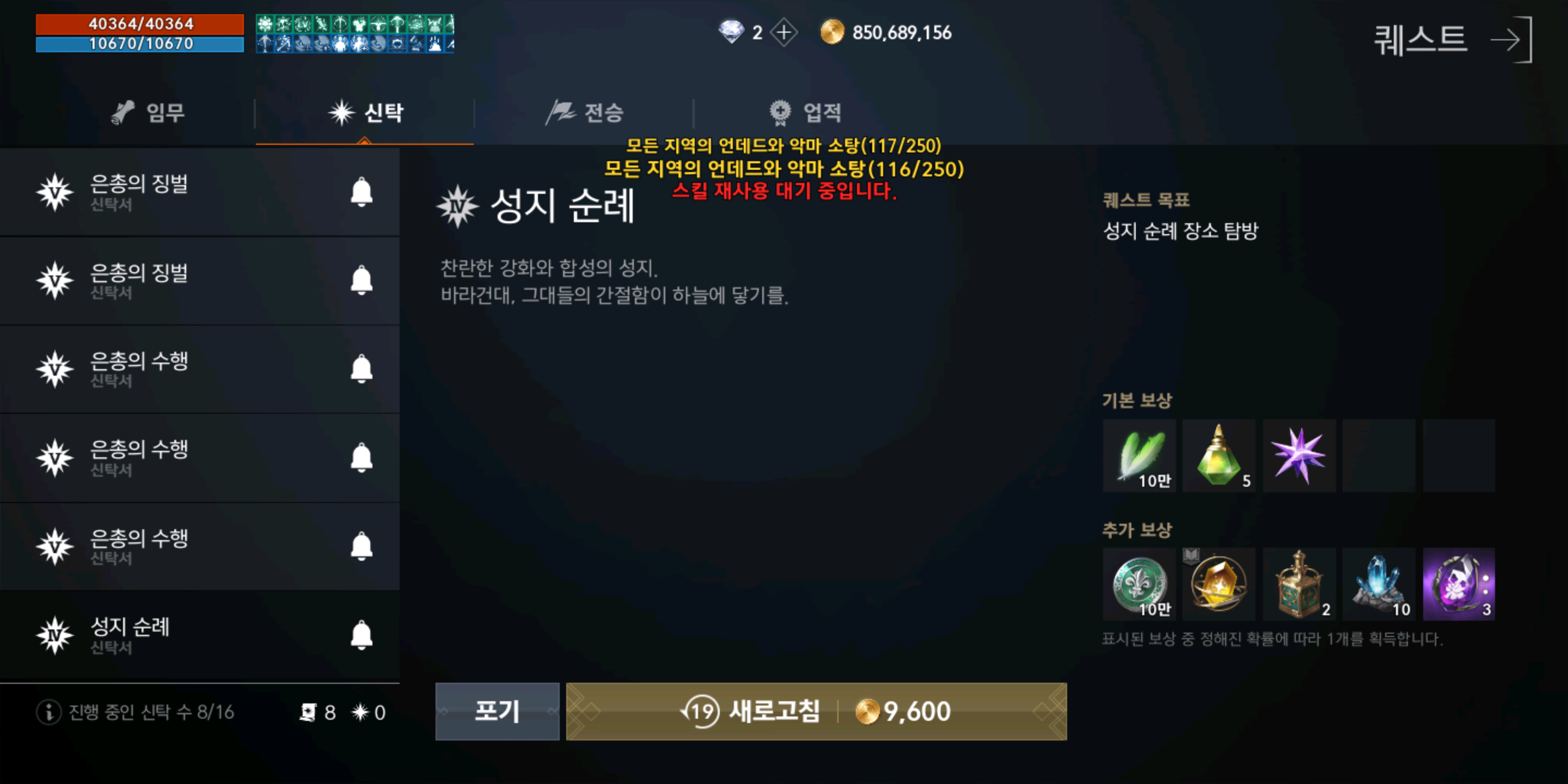Toggle the notification bell on 성지 순례 quest
Image resolution: width=1568 pixels, height=784 pixels.
click(360, 635)
